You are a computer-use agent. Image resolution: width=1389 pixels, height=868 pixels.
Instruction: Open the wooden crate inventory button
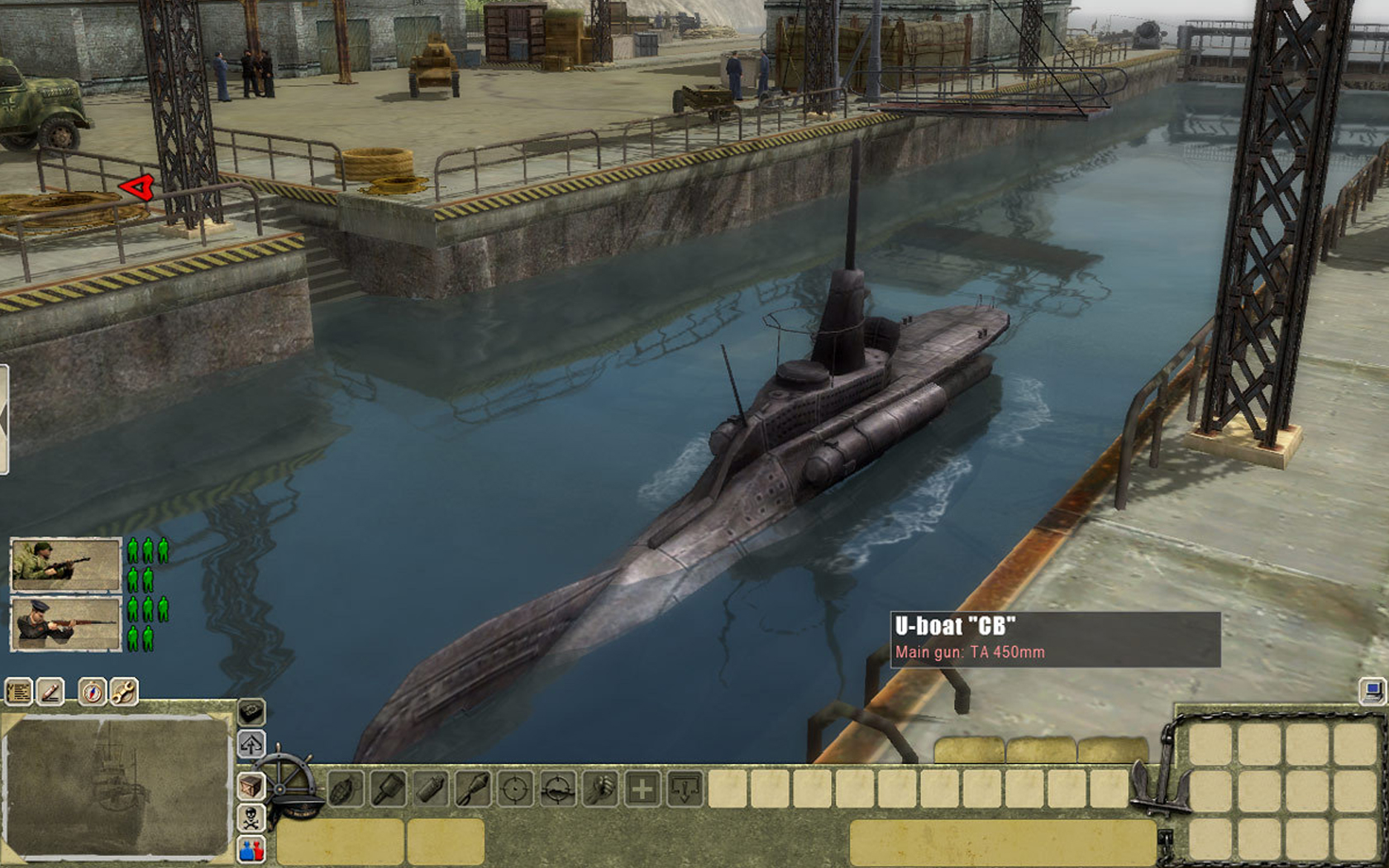click(x=251, y=786)
